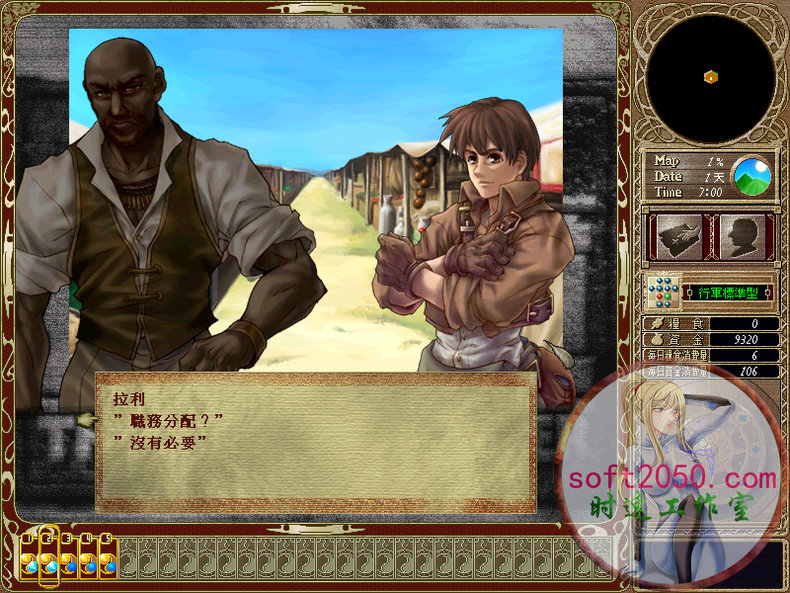Screen dimensions: 790x593
Task: Select party slot number 3
Action: pyautogui.click(x=68, y=557)
